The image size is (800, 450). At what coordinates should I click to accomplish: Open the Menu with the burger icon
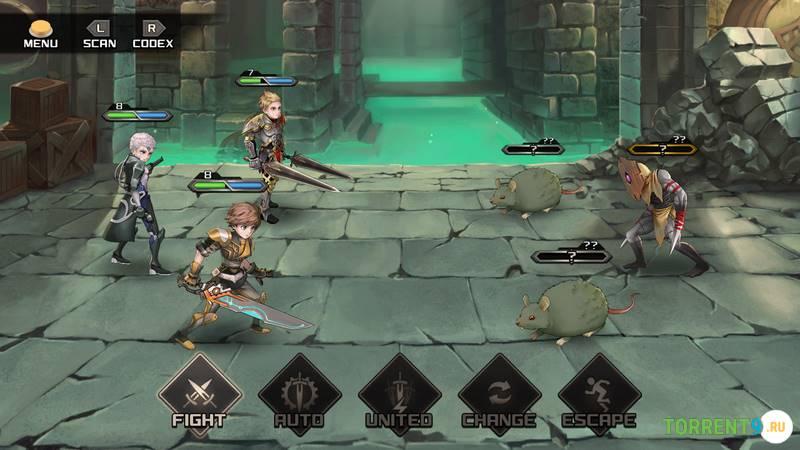40,33
